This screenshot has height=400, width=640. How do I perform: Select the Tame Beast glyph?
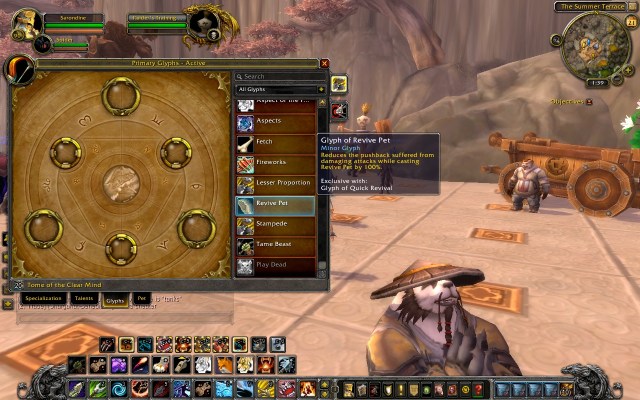pyautogui.click(x=275, y=245)
